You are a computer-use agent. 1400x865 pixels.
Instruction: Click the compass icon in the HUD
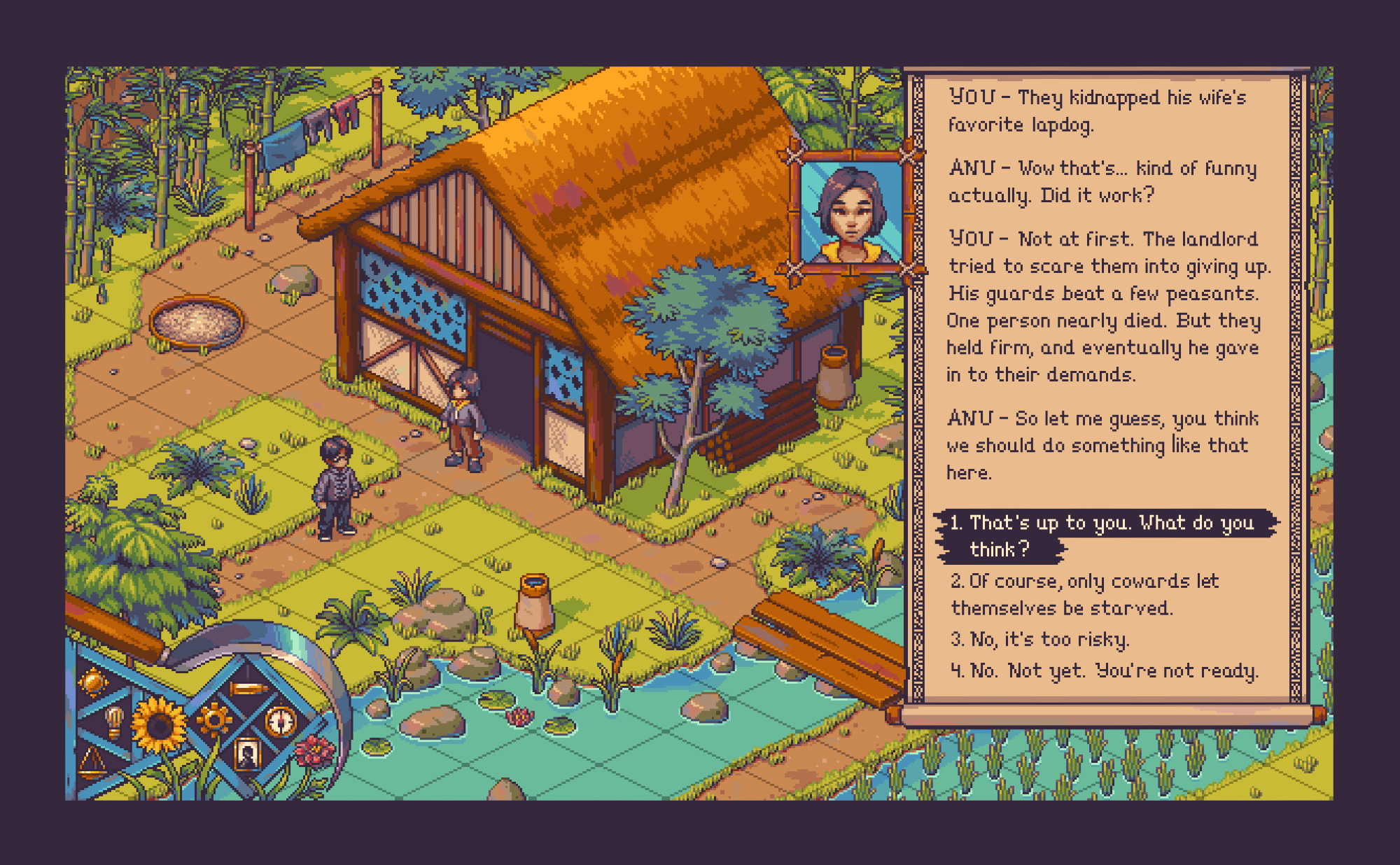[281, 721]
